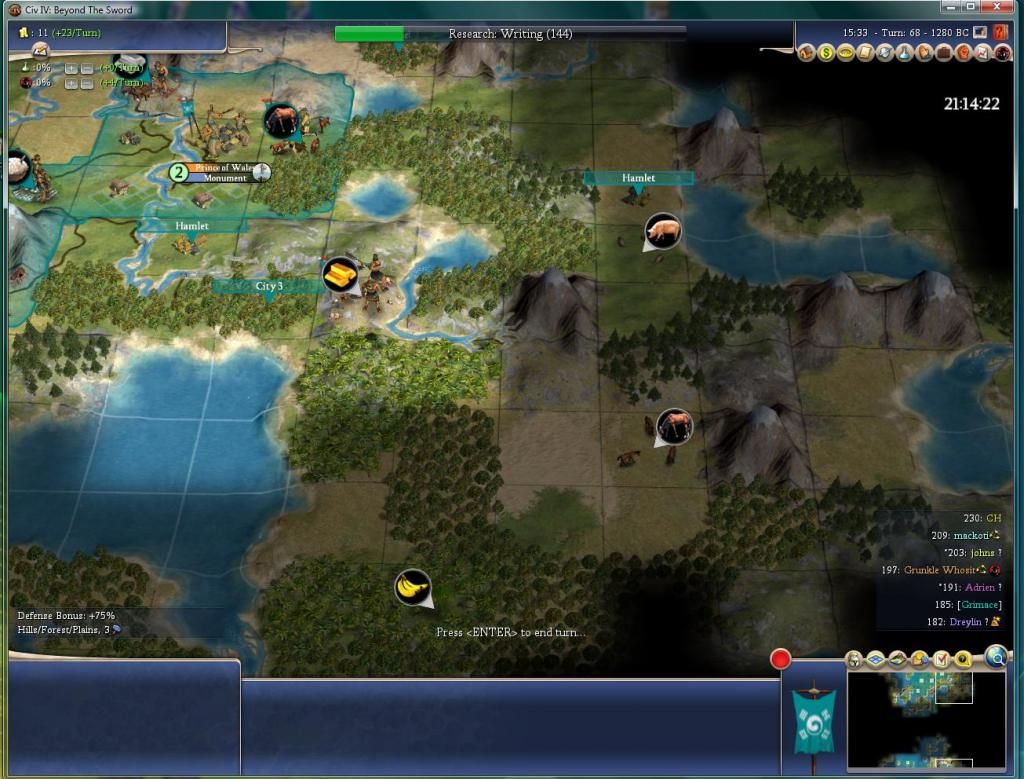Click the research bar showing Writing
The image size is (1024, 779).
click(x=510, y=34)
